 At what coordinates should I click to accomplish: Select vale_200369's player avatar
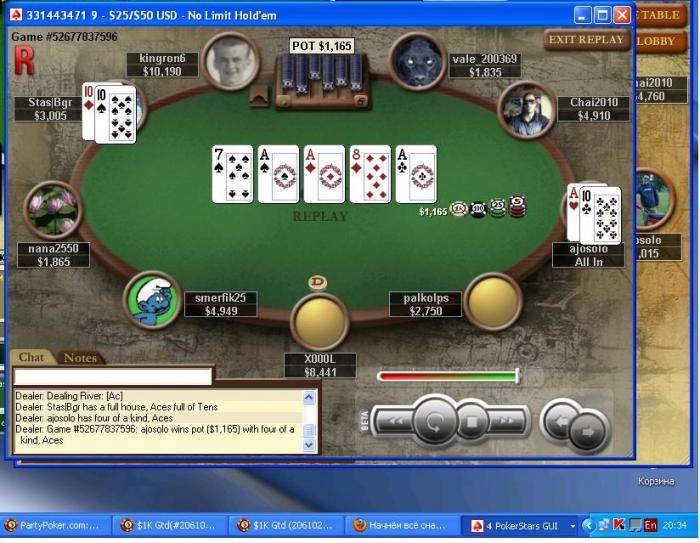[x=417, y=61]
